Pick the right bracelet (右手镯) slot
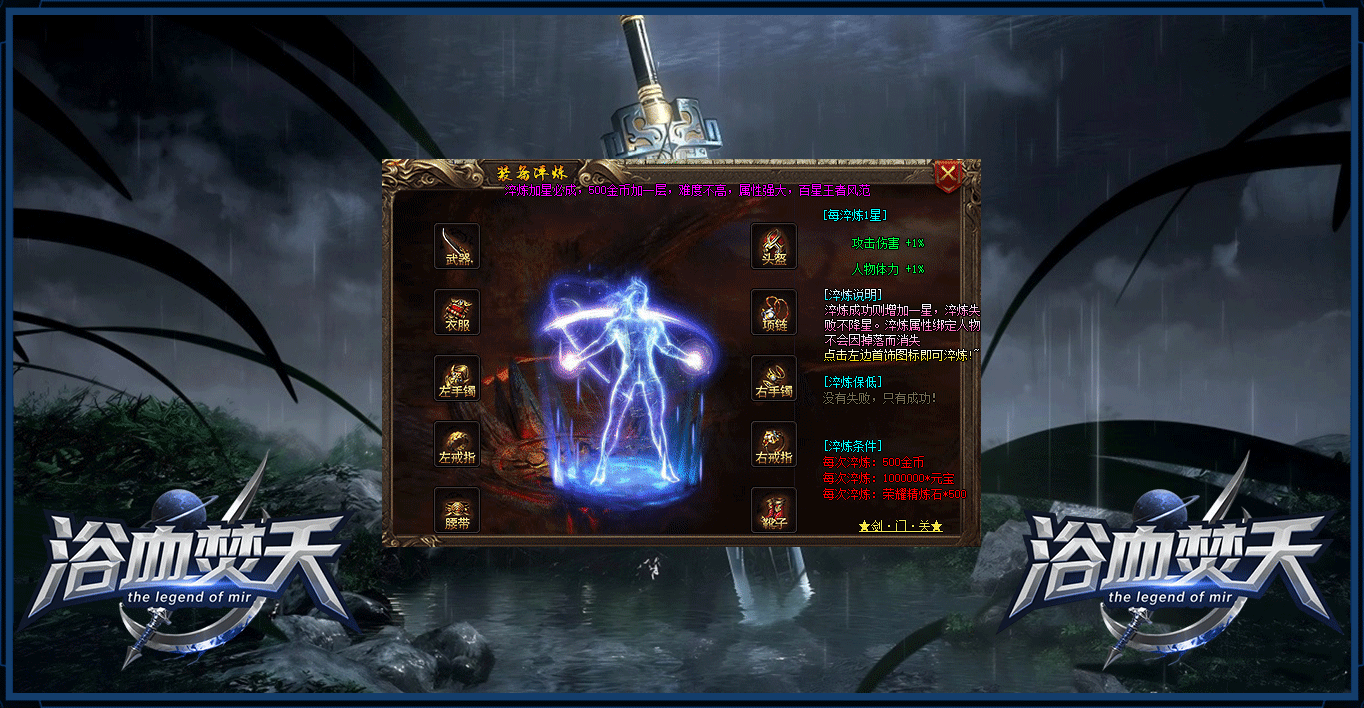The height and width of the screenshot is (708, 1364). click(774, 378)
